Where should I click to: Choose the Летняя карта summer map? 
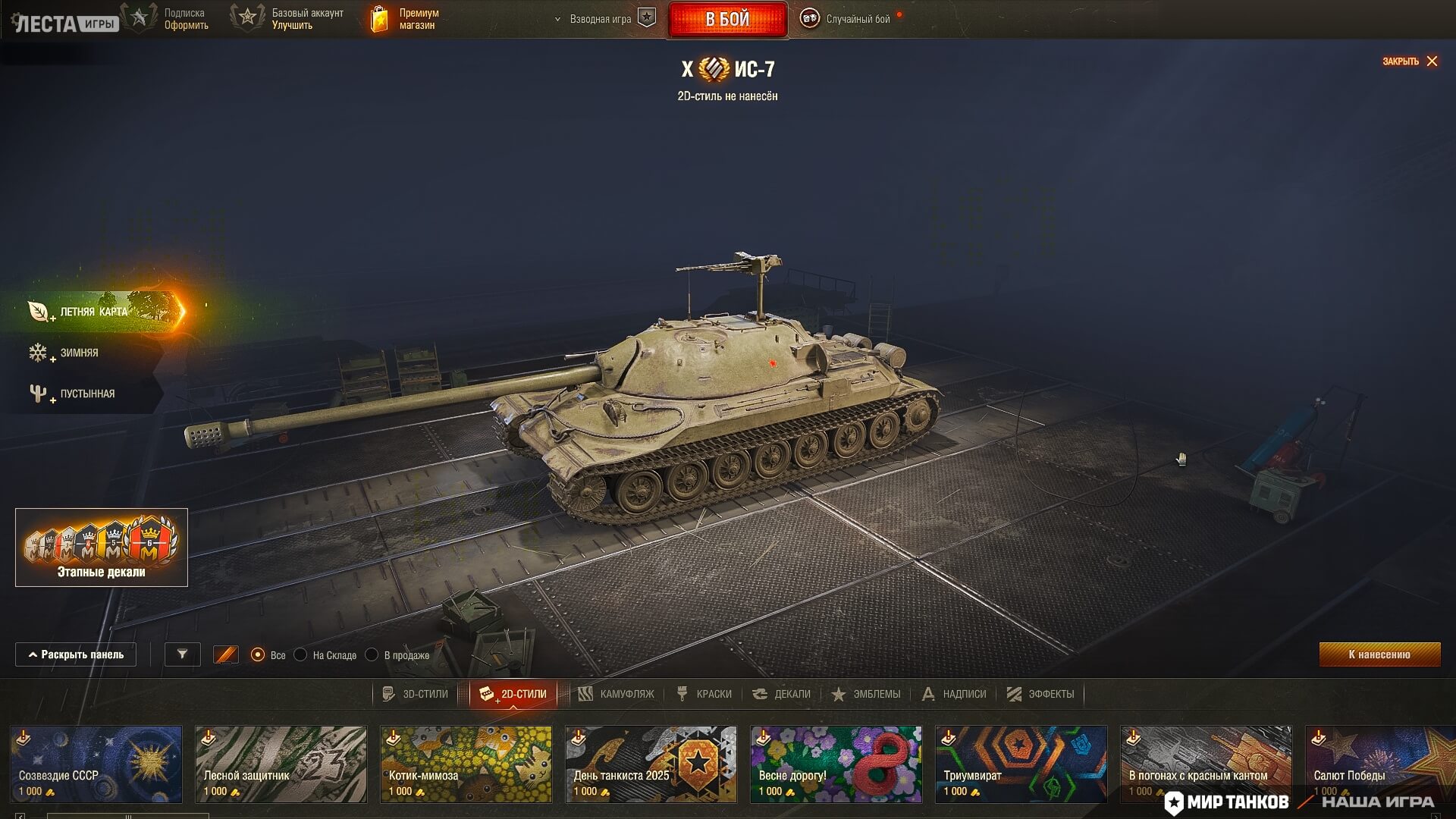click(94, 312)
